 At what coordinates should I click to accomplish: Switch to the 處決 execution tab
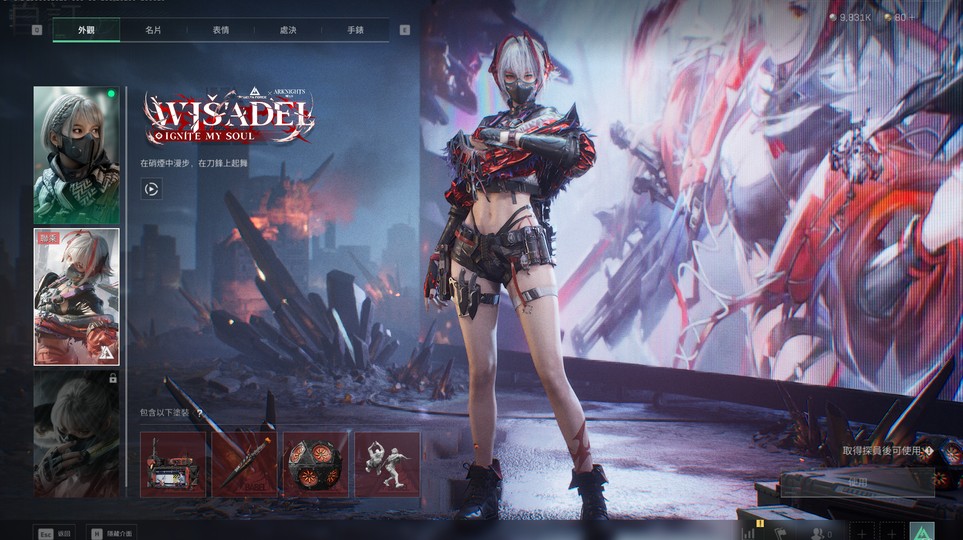tap(288, 30)
